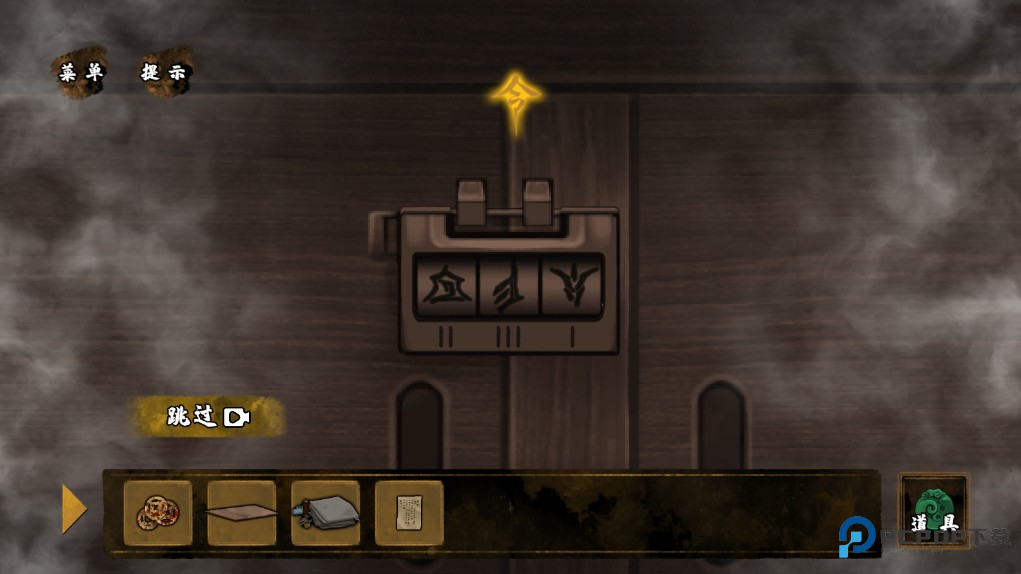Rotate the middle lock symbol dial
The height and width of the screenshot is (574, 1021).
pyautogui.click(x=508, y=287)
